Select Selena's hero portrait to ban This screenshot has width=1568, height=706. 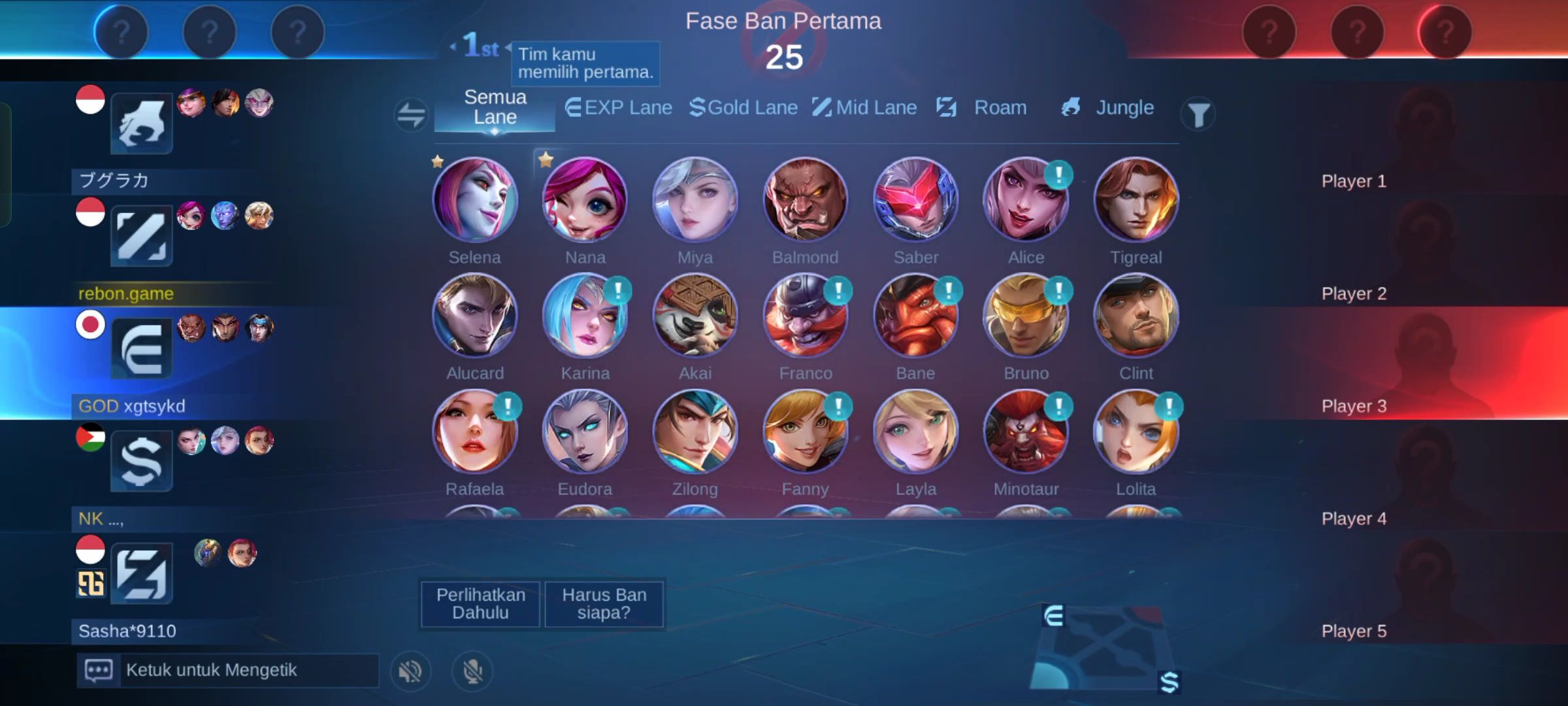(475, 200)
